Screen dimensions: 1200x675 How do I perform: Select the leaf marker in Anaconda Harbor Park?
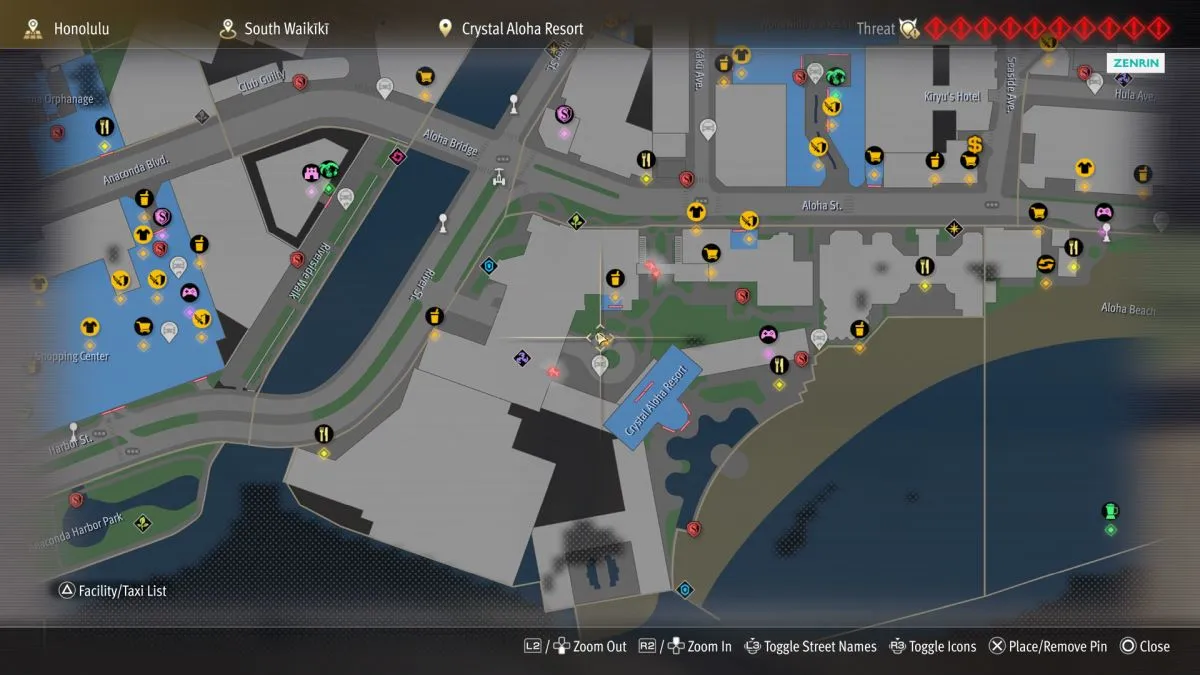click(x=143, y=522)
